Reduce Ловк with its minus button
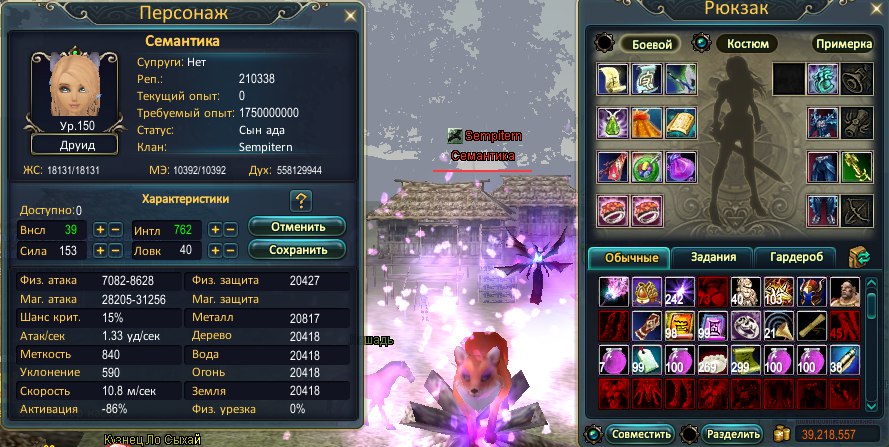Screen dimensions: 889x447 231,251
